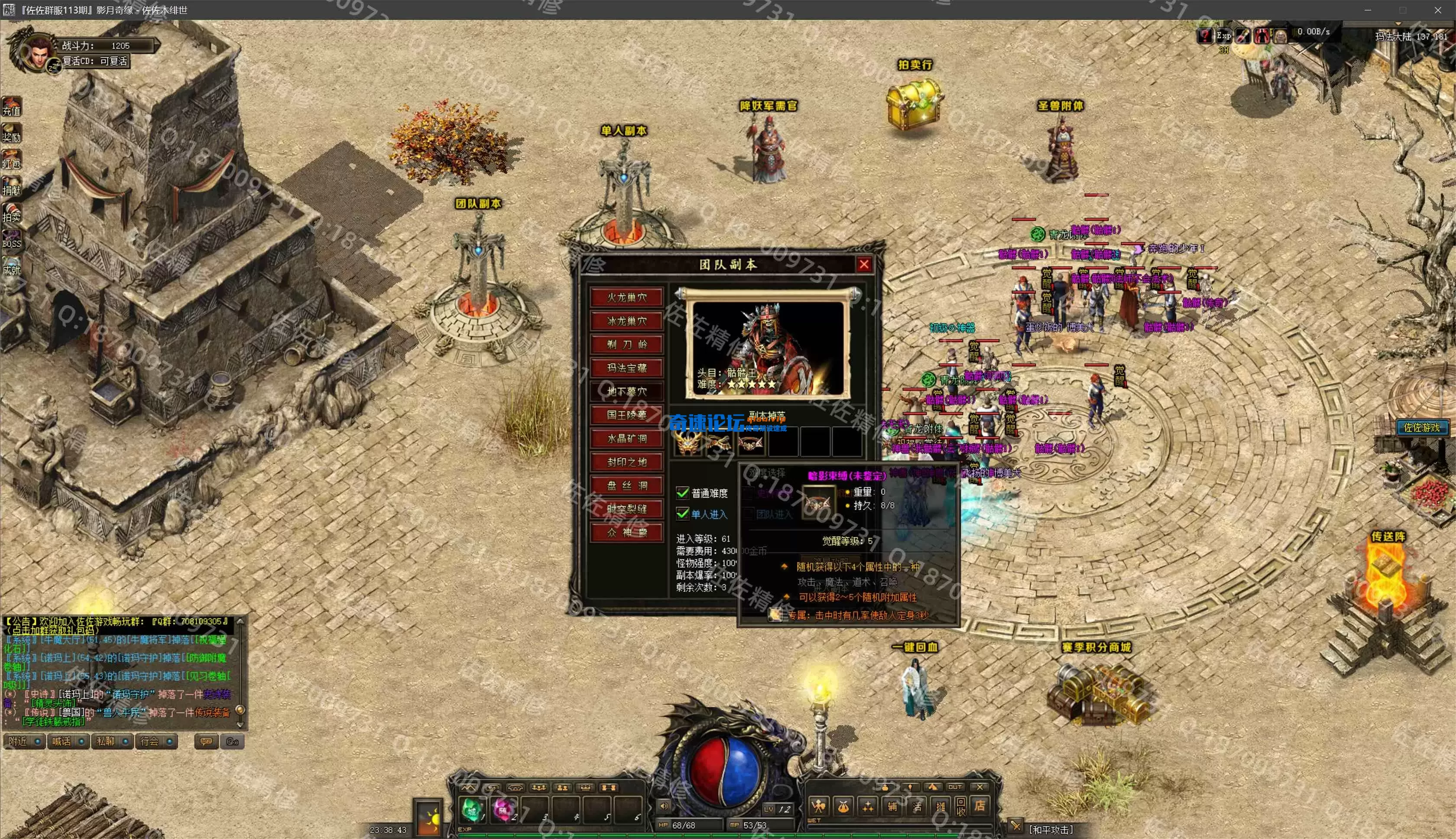The image size is (1456, 839).
Task: Toggle the 普通难度 checkbox
Action: [x=682, y=493]
